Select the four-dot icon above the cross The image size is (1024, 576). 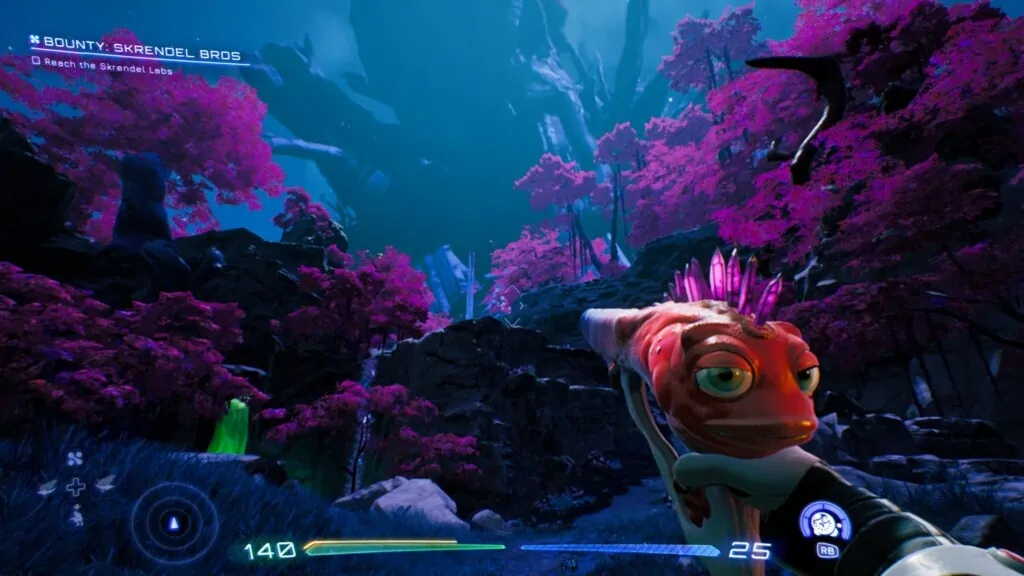click(x=75, y=460)
